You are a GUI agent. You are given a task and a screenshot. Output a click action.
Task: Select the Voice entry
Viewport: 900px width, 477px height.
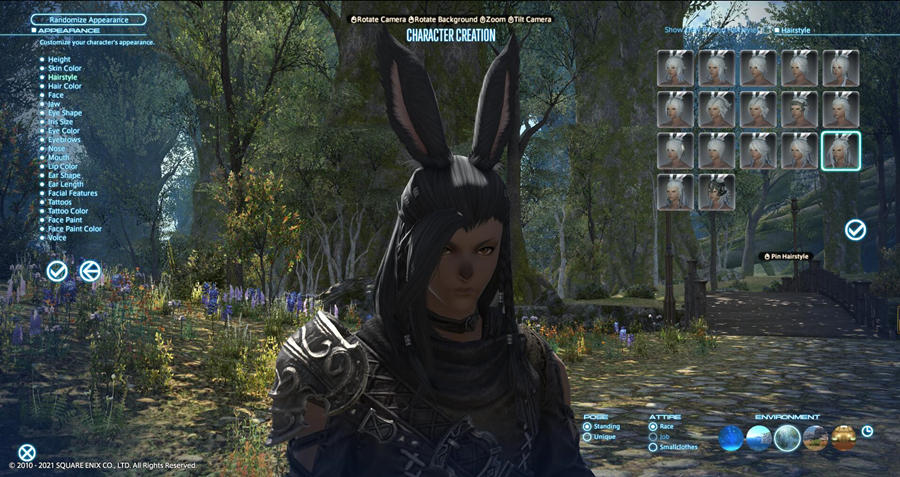pyautogui.click(x=58, y=238)
